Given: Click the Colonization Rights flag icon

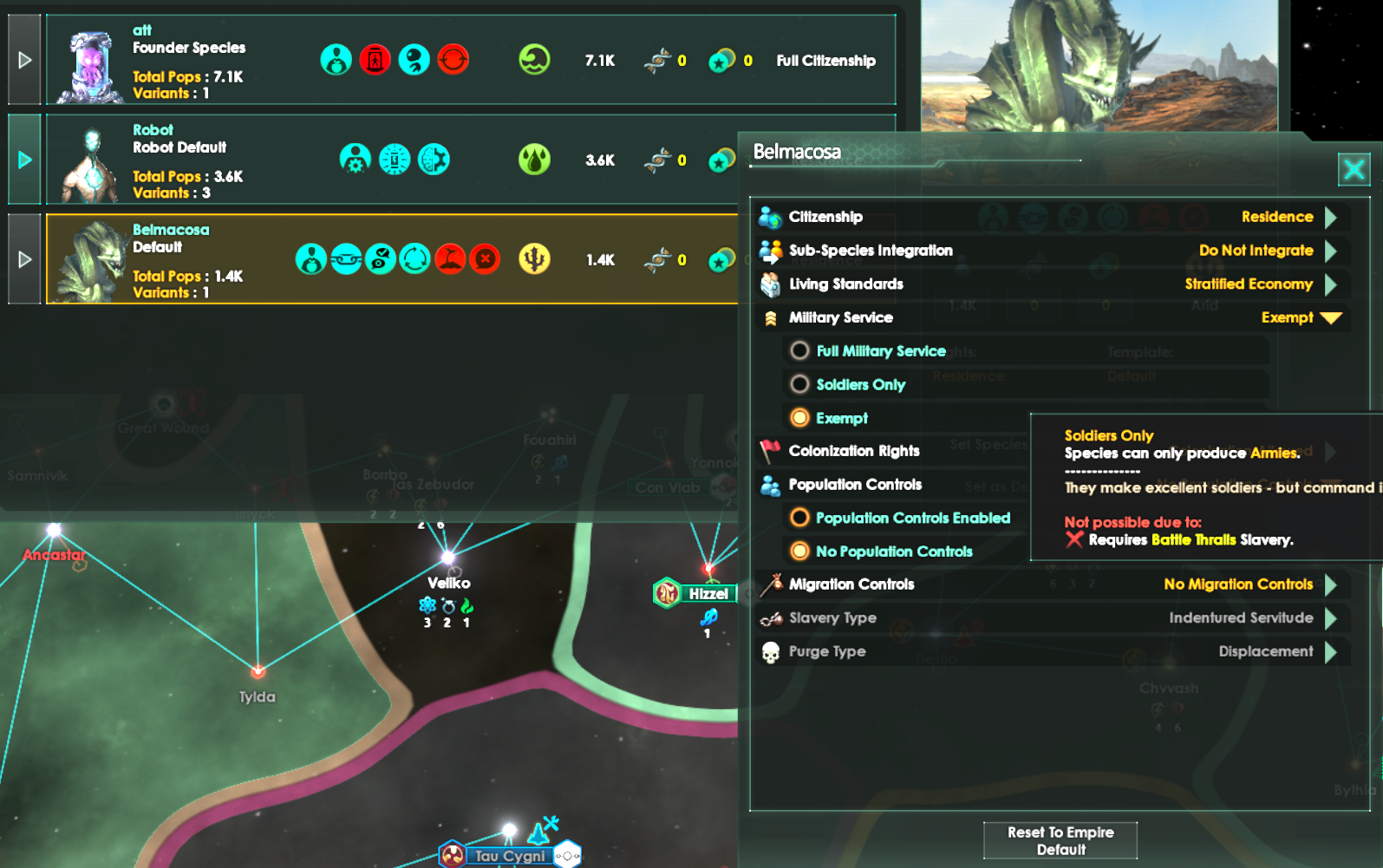Looking at the screenshot, I should (x=770, y=450).
